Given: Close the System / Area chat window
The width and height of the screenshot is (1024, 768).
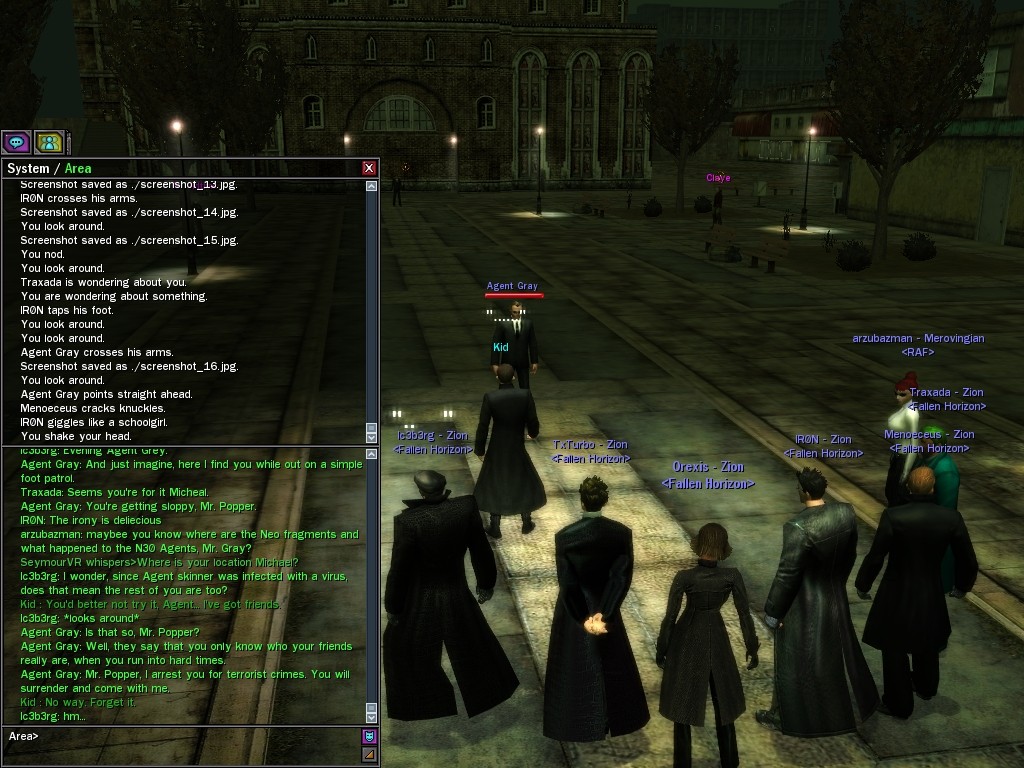Looking at the screenshot, I should [x=369, y=168].
